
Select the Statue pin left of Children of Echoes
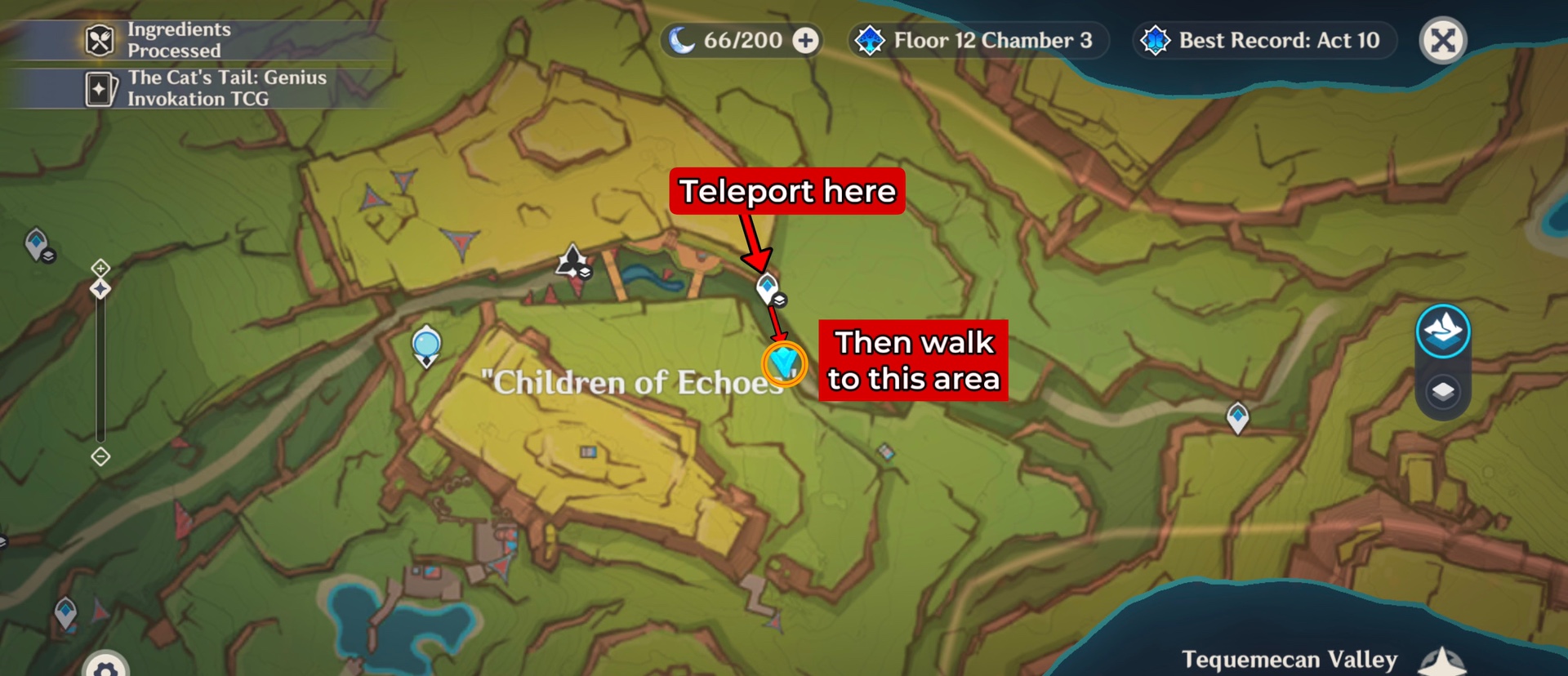click(x=425, y=346)
